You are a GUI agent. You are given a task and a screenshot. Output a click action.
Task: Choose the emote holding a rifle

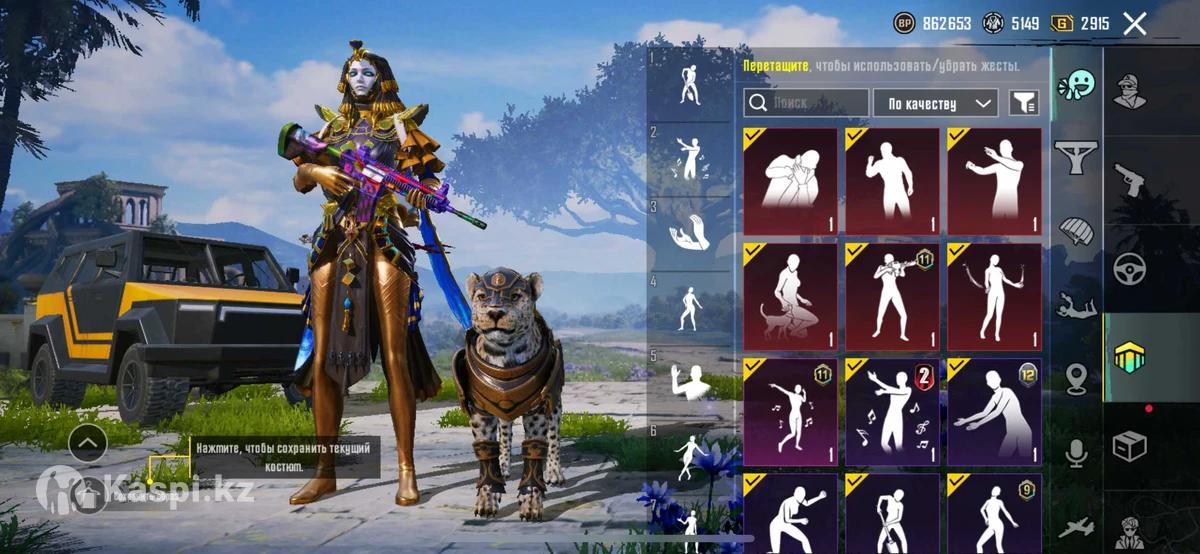pyautogui.click(x=892, y=297)
